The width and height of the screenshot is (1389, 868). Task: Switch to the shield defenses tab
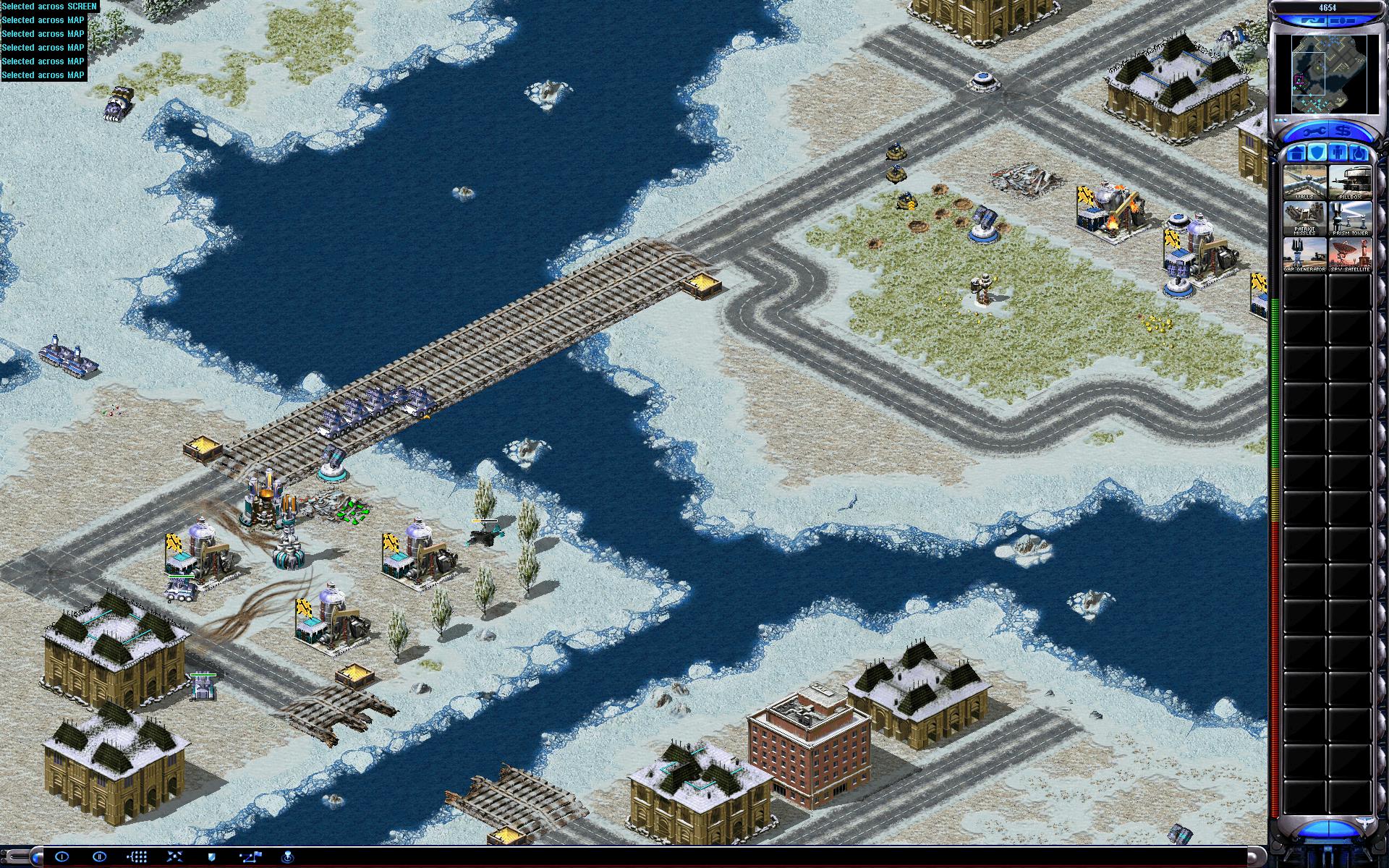1317,153
